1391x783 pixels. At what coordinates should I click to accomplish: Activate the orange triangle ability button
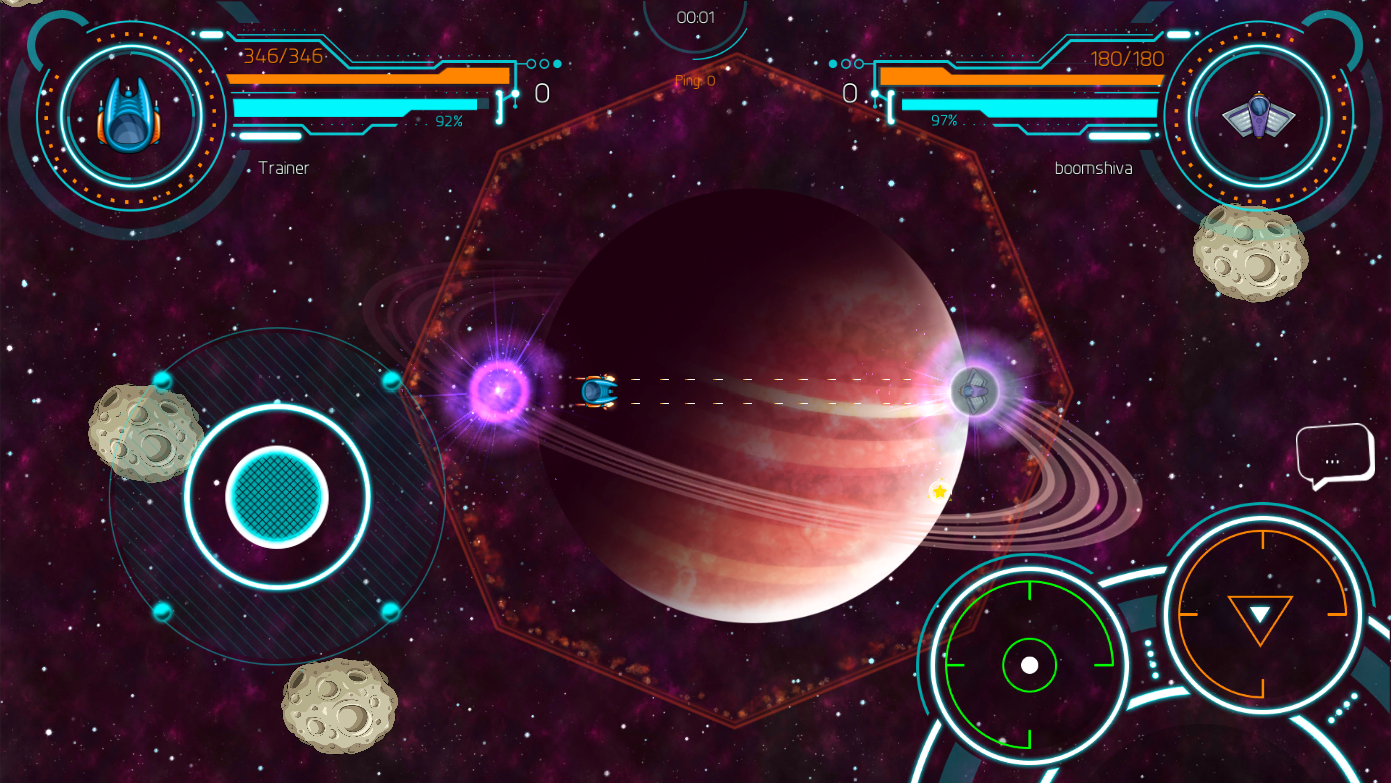1261,613
